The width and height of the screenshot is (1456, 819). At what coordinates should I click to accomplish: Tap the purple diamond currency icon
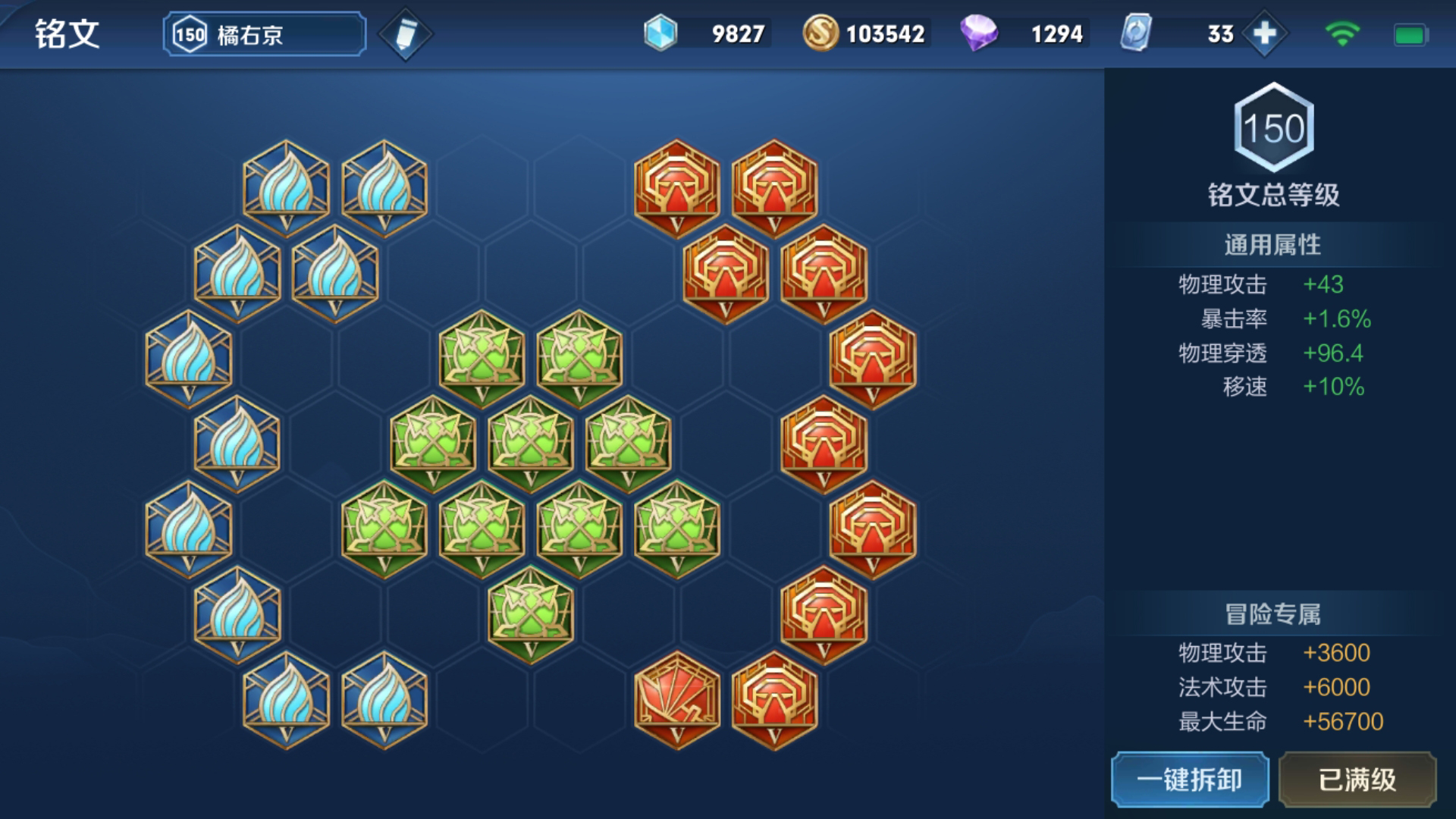[x=978, y=34]
